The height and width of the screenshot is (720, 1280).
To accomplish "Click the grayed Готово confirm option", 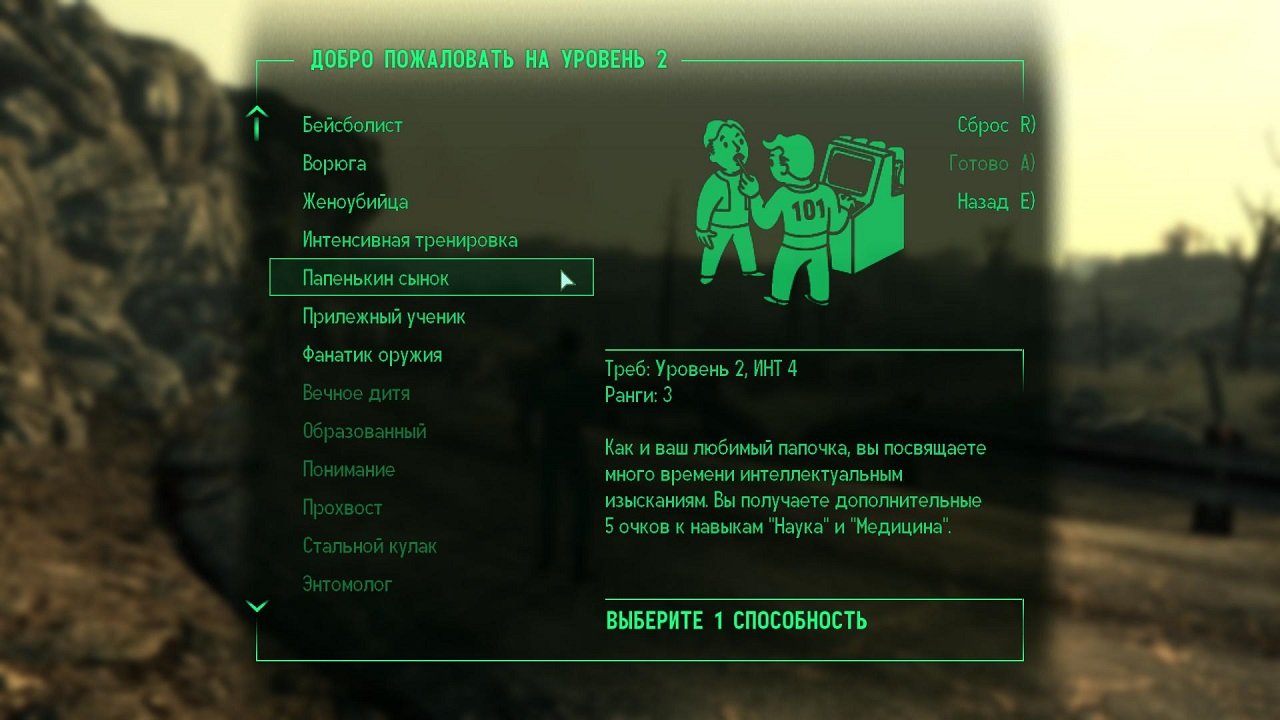I will [x=992, y=163].
